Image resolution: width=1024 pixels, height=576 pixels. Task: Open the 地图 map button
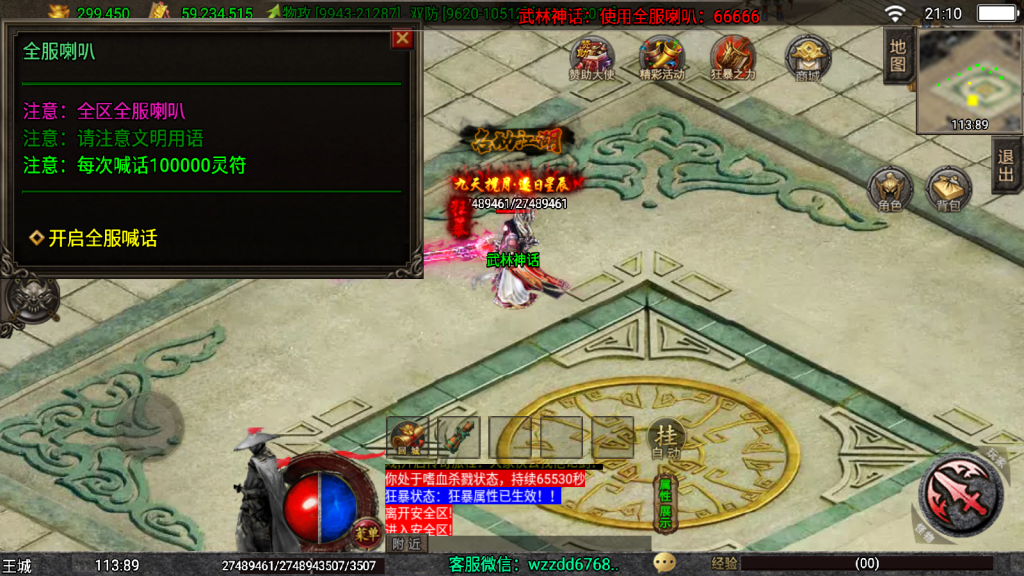[x=898, y=55]
